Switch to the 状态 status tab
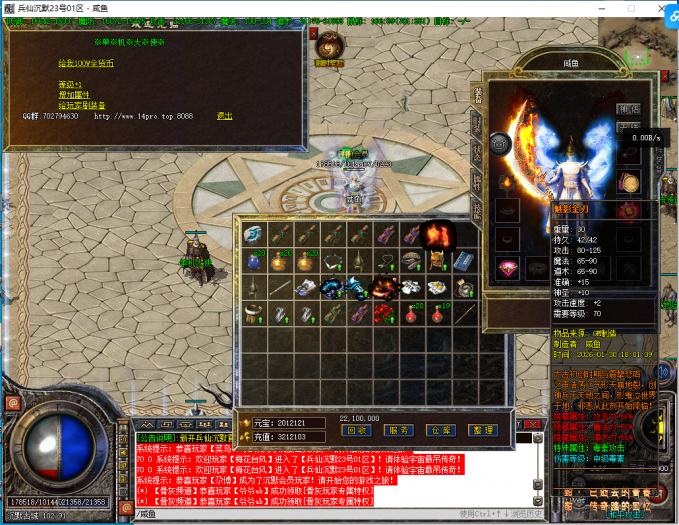679x525 pixels. coord(477,153)
